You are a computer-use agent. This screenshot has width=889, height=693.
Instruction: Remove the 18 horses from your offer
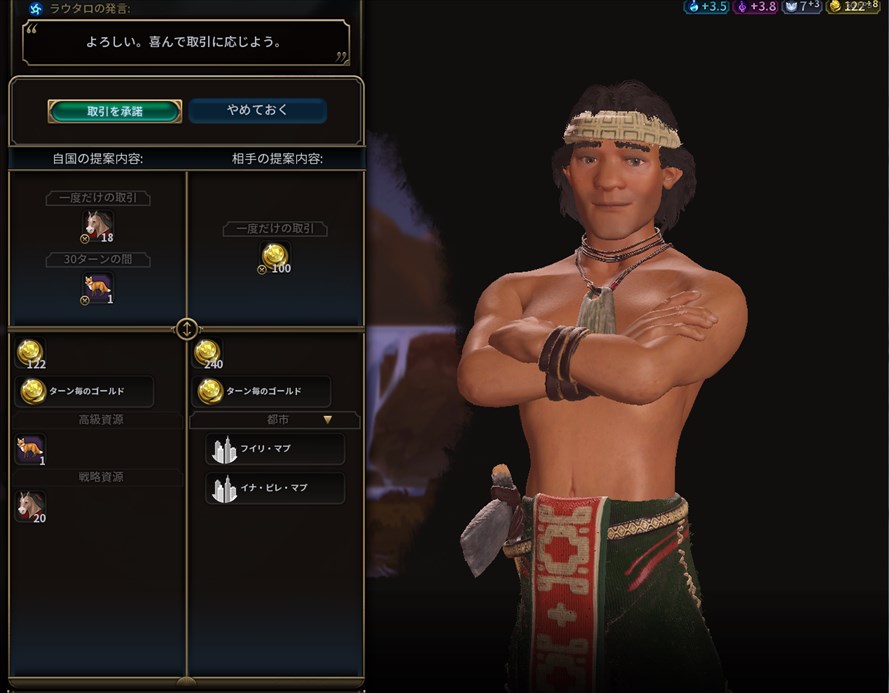(x=97, y=226)
